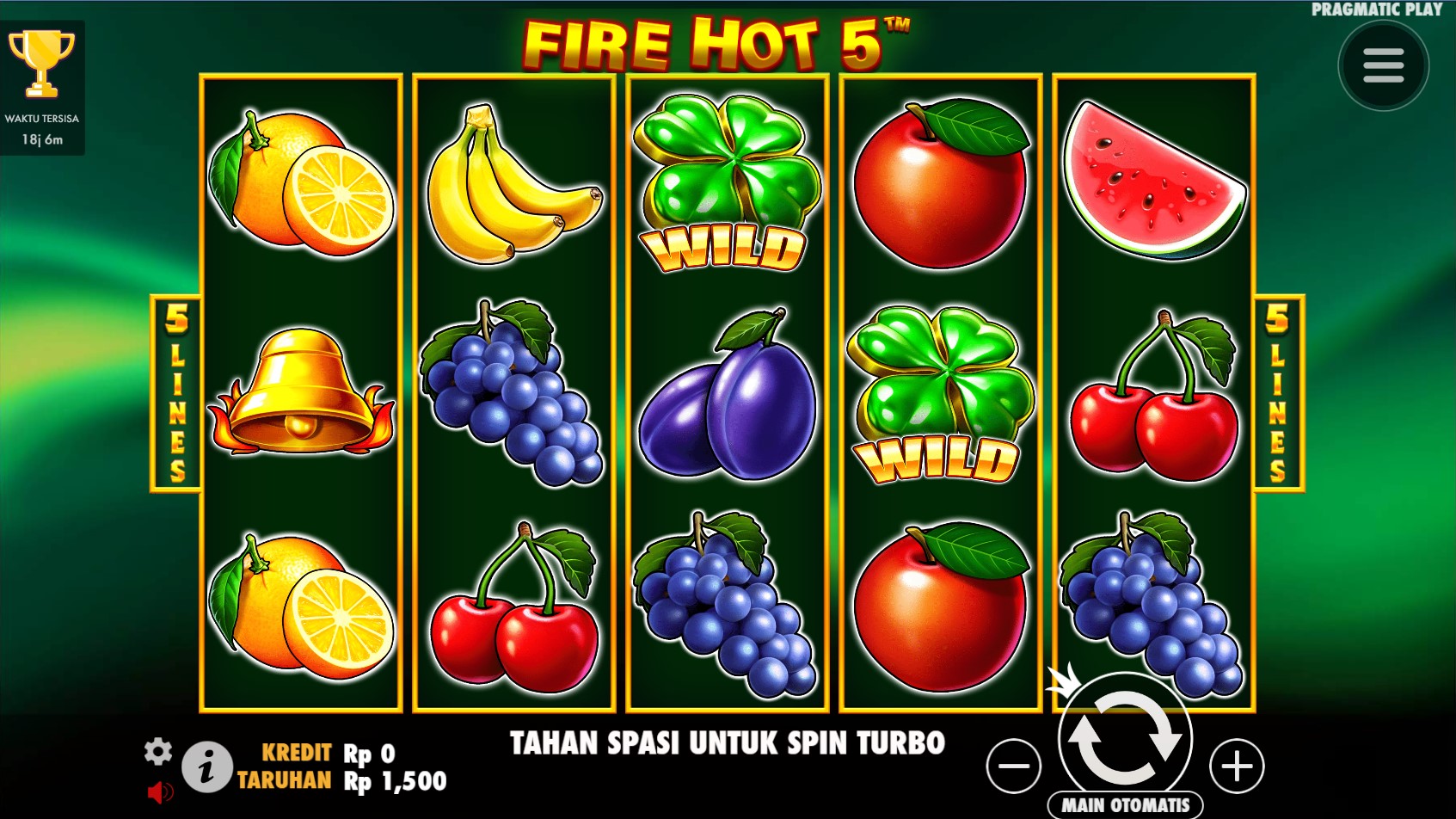Open the game info paytable
This screenshot has width=1456, height=819.
click(x=206, y=767)
